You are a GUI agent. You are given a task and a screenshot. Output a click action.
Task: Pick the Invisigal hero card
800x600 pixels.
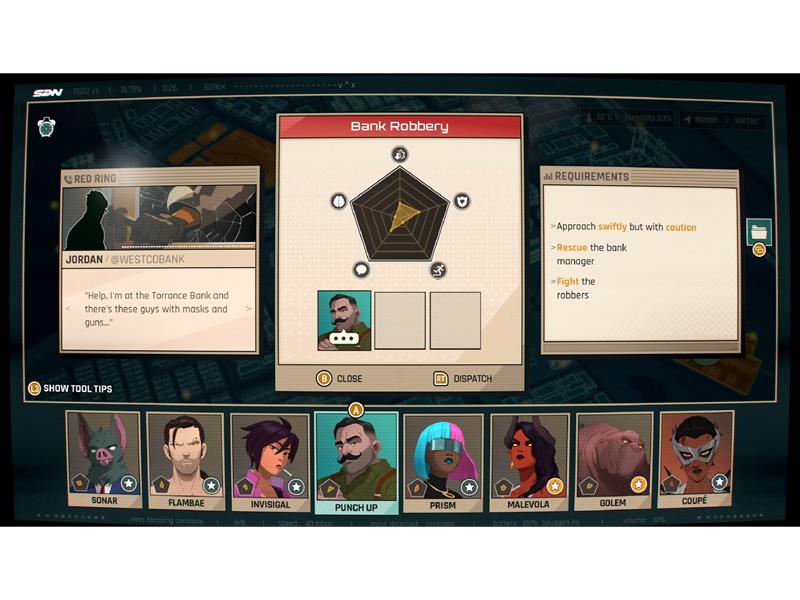point(269,460)
